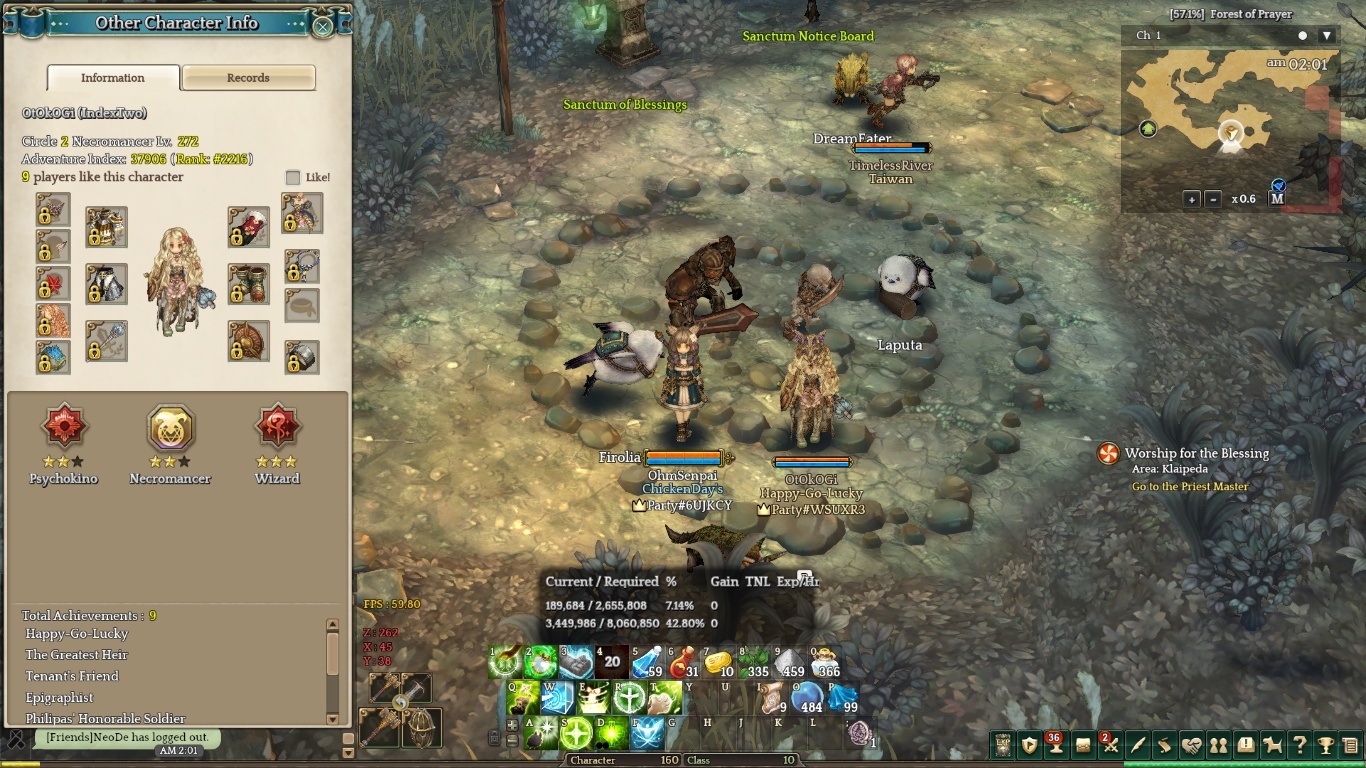Switch to the Records tab
This screenshot has width=1366, height=768.
pyautogui.click(x=248, y=78)
